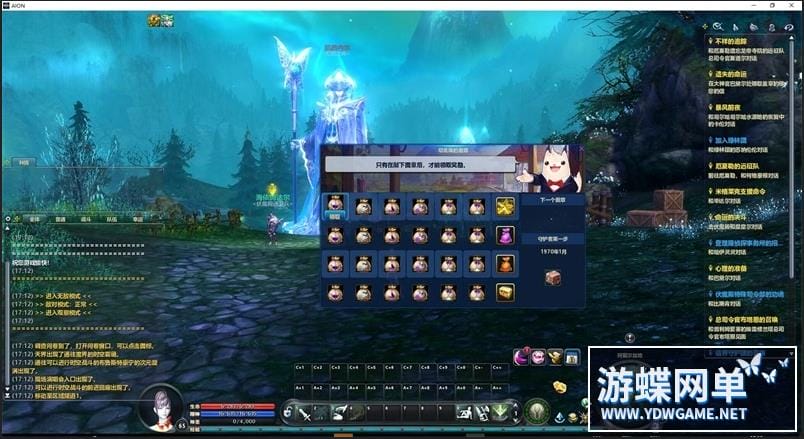
Task: Click the magnifier icon above the quest tracker
Action: pyautogui.click(x=716, y=27)
